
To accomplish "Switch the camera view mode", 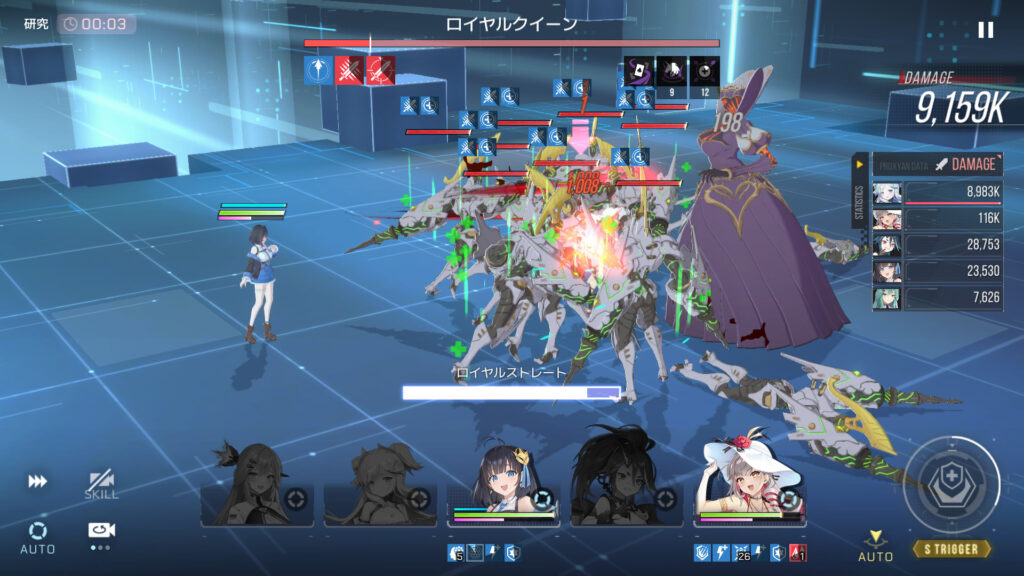I will tap(101, 533).
